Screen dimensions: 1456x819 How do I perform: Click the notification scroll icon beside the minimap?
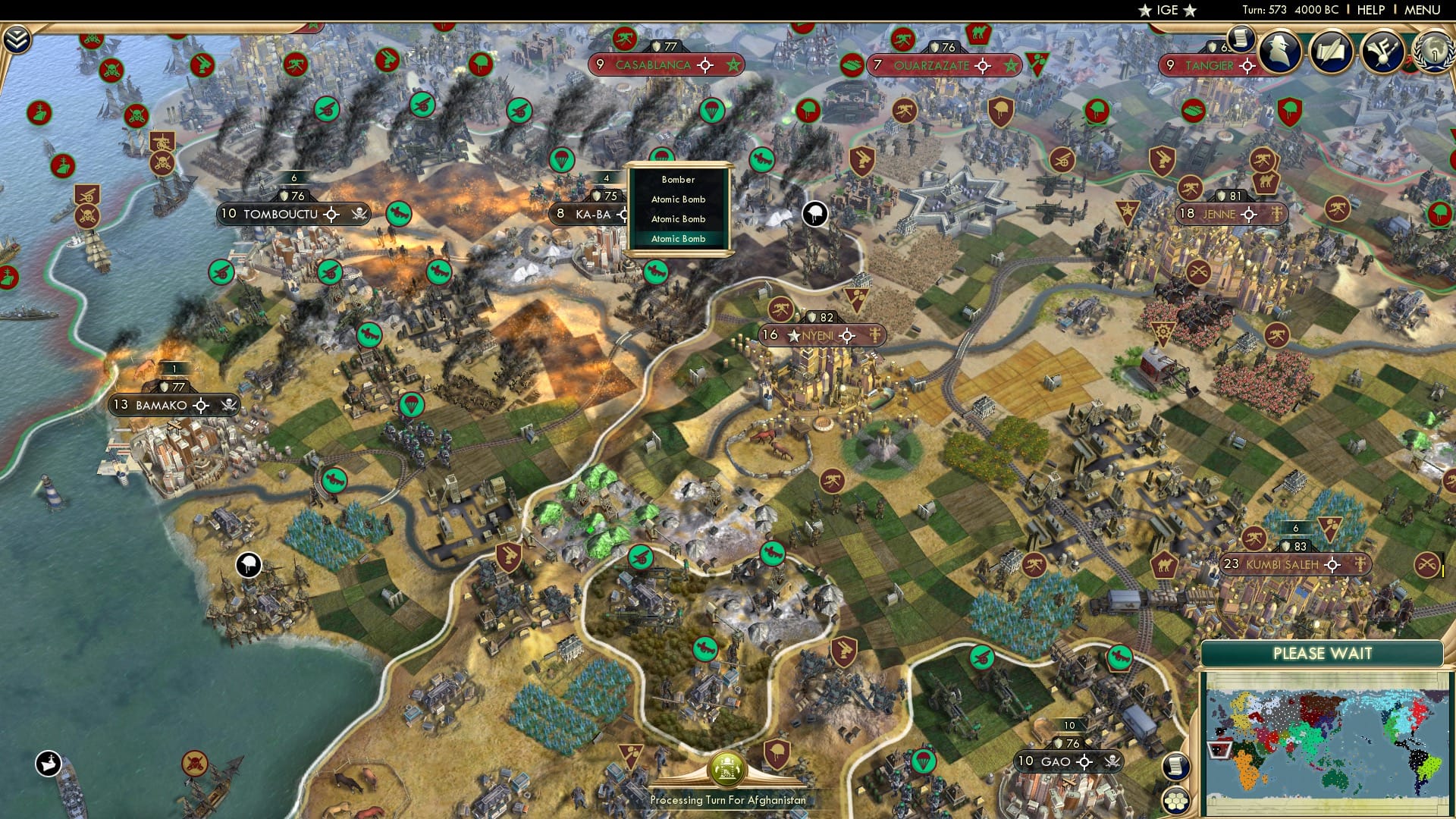[x=1175, y=766]
